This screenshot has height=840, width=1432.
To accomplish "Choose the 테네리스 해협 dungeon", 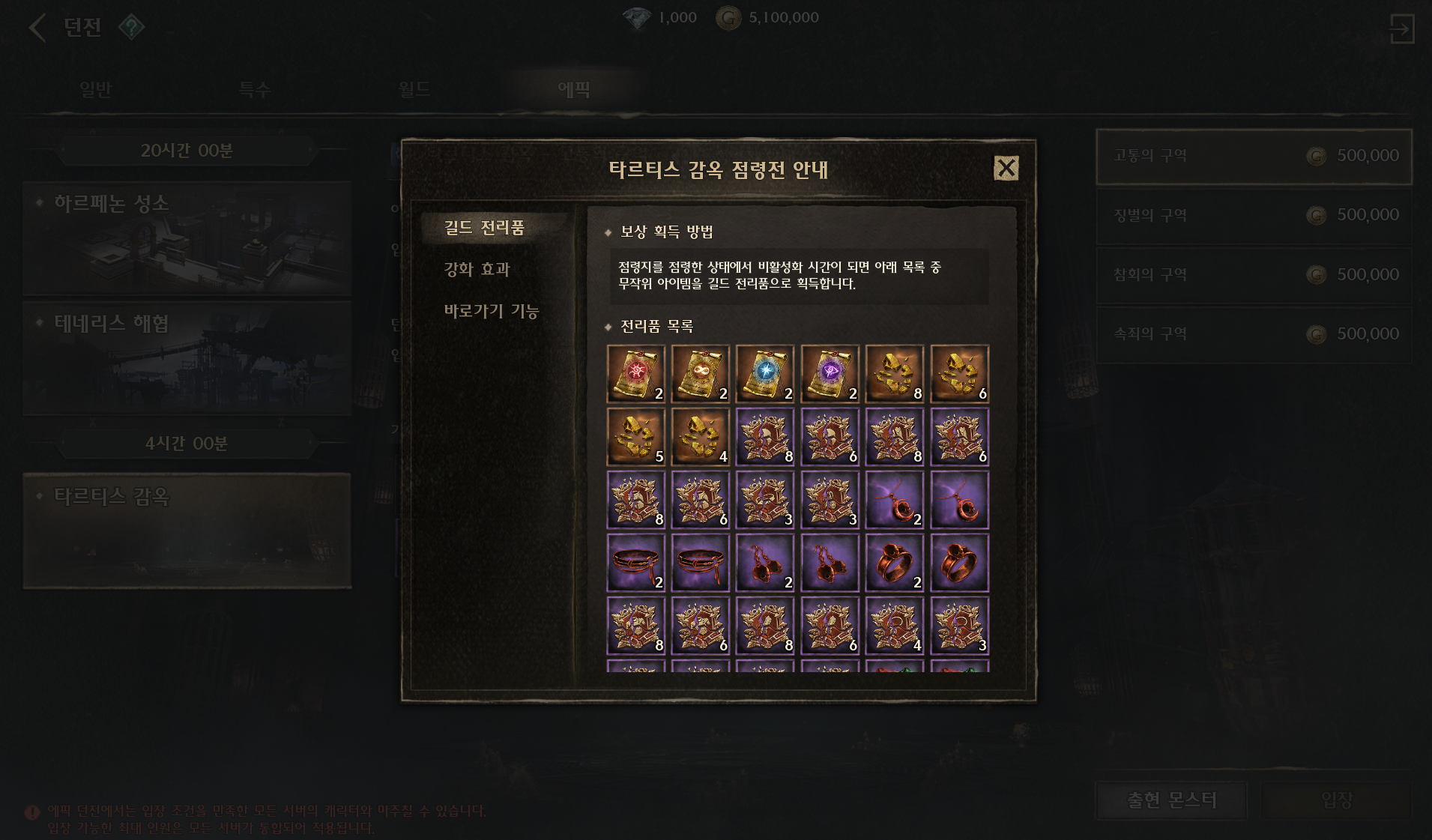I will point(187,358).
